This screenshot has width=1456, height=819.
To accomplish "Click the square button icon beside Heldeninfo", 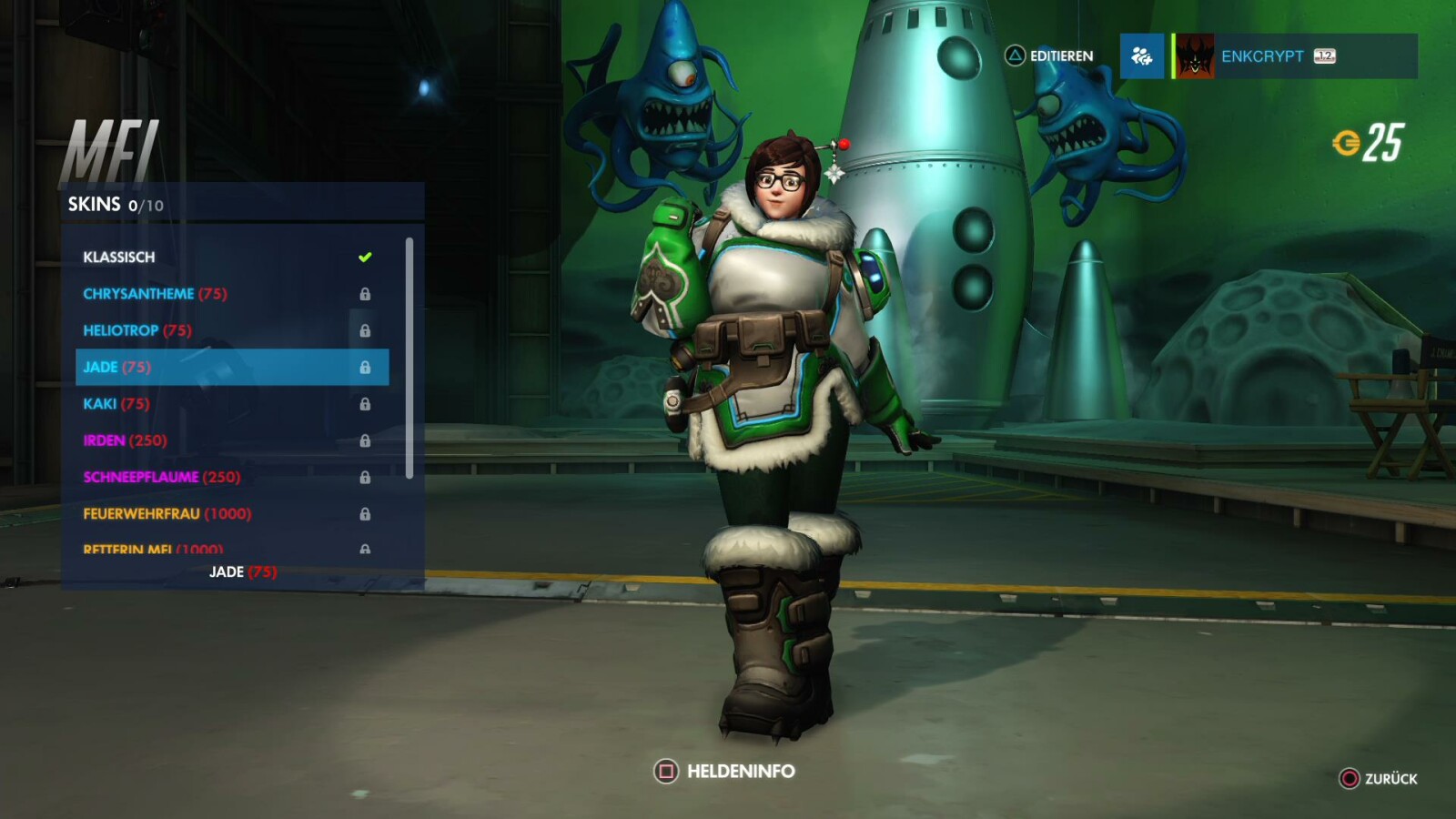I will click(x=665, y=771).
